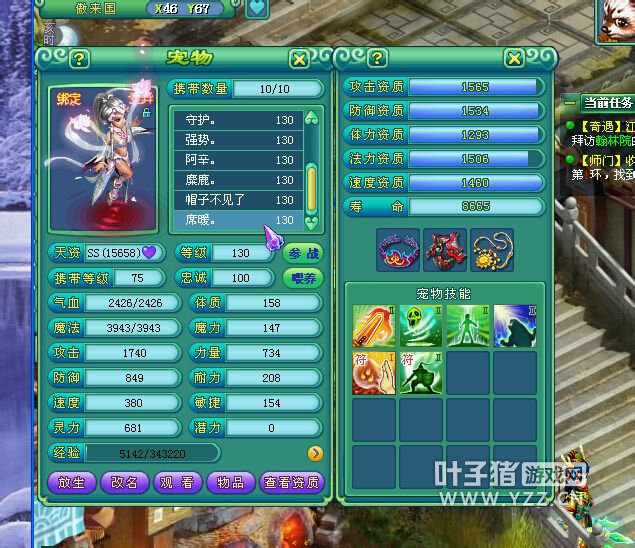Select pet 麋鹿 in the list
Screen dimensions: 635x548
tap(237, 180)
